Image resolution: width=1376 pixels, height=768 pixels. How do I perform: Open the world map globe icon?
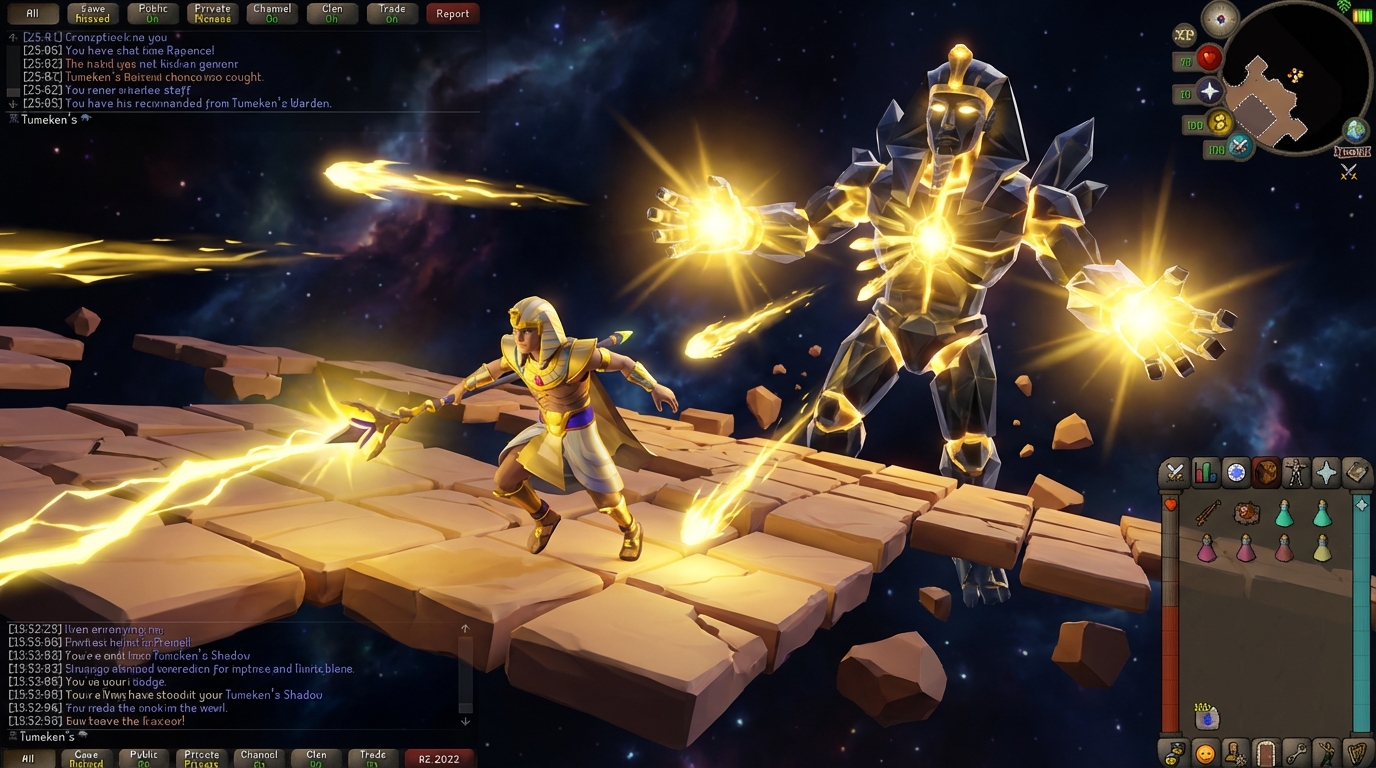[x=1357, y=130]
